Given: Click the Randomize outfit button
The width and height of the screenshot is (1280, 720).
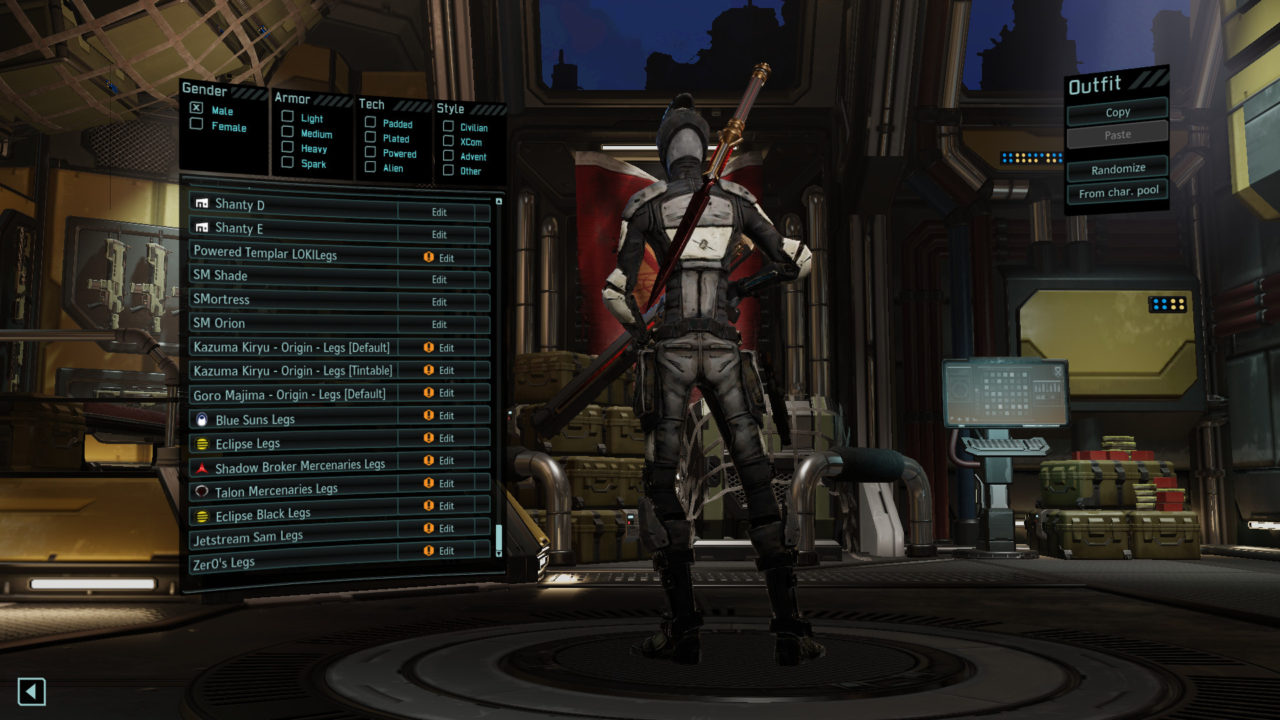Looking at the screenshot, I should (x=1117, y=169).
